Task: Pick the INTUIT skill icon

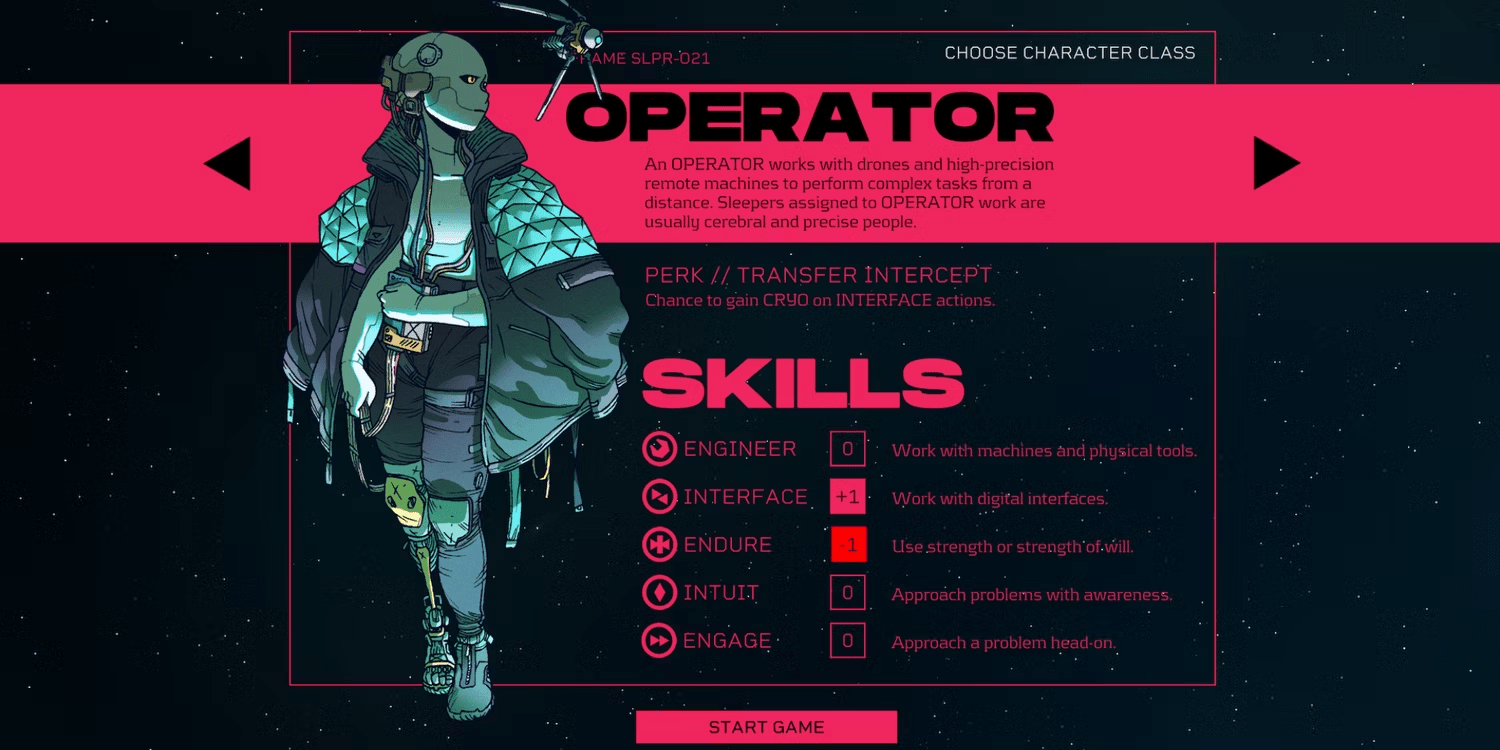Action: tap(659, 593)
